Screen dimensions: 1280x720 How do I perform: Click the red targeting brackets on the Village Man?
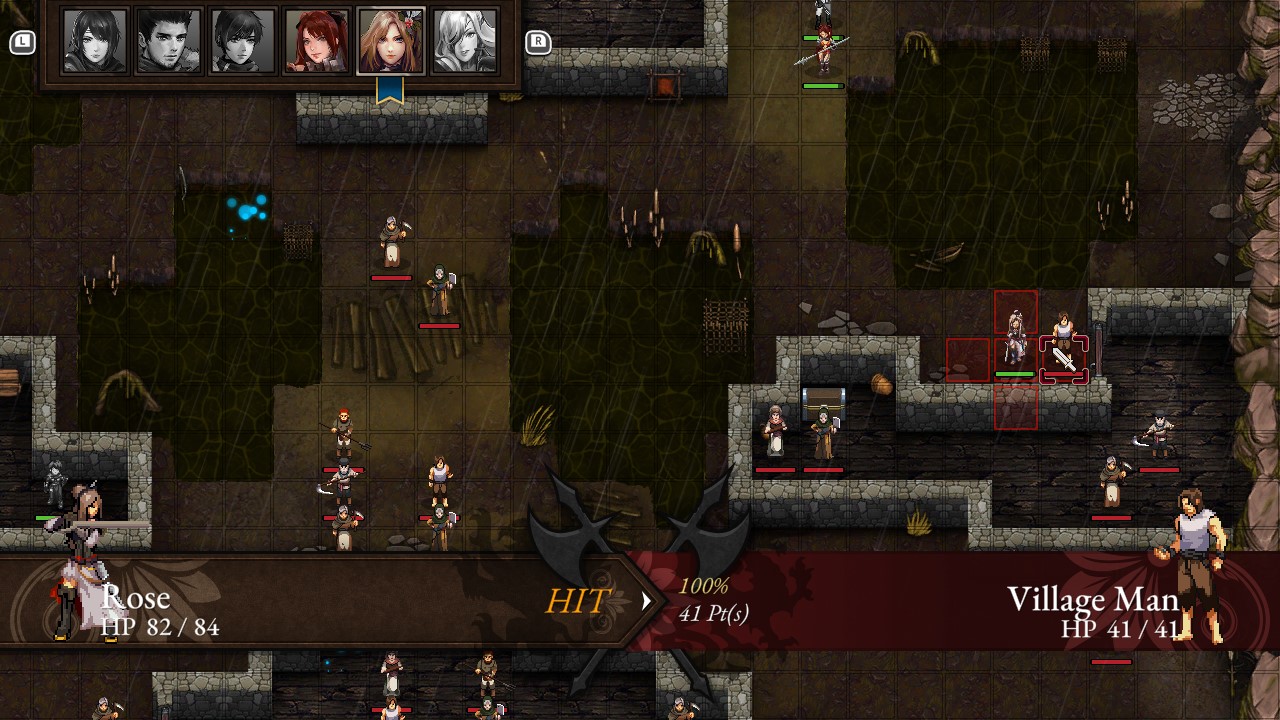(1066, 352)
